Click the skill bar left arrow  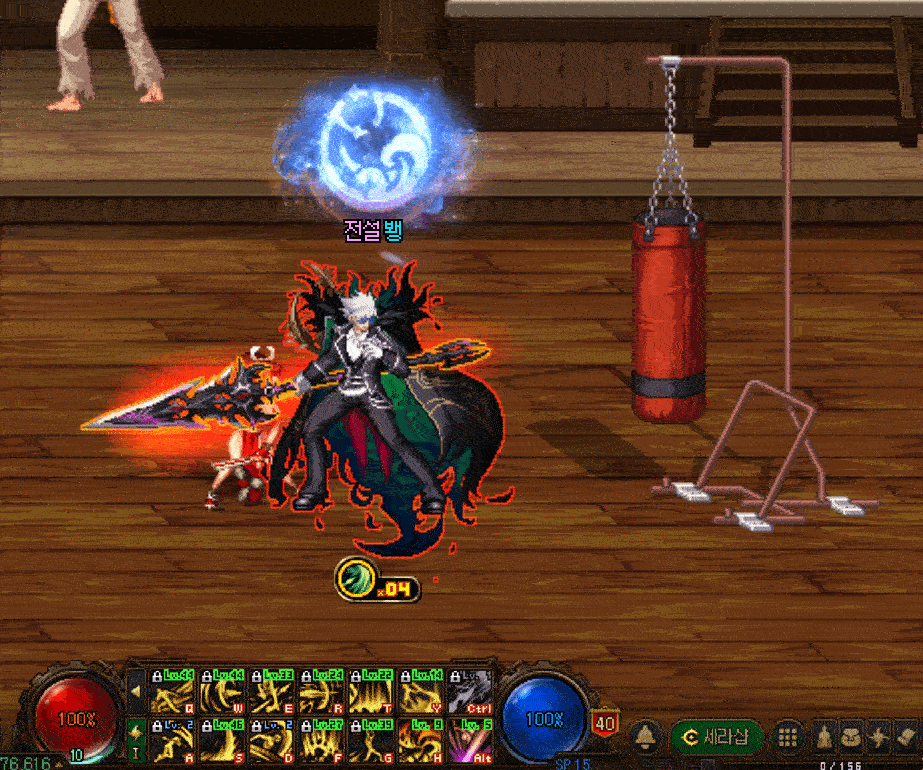(x=136, y=691)
